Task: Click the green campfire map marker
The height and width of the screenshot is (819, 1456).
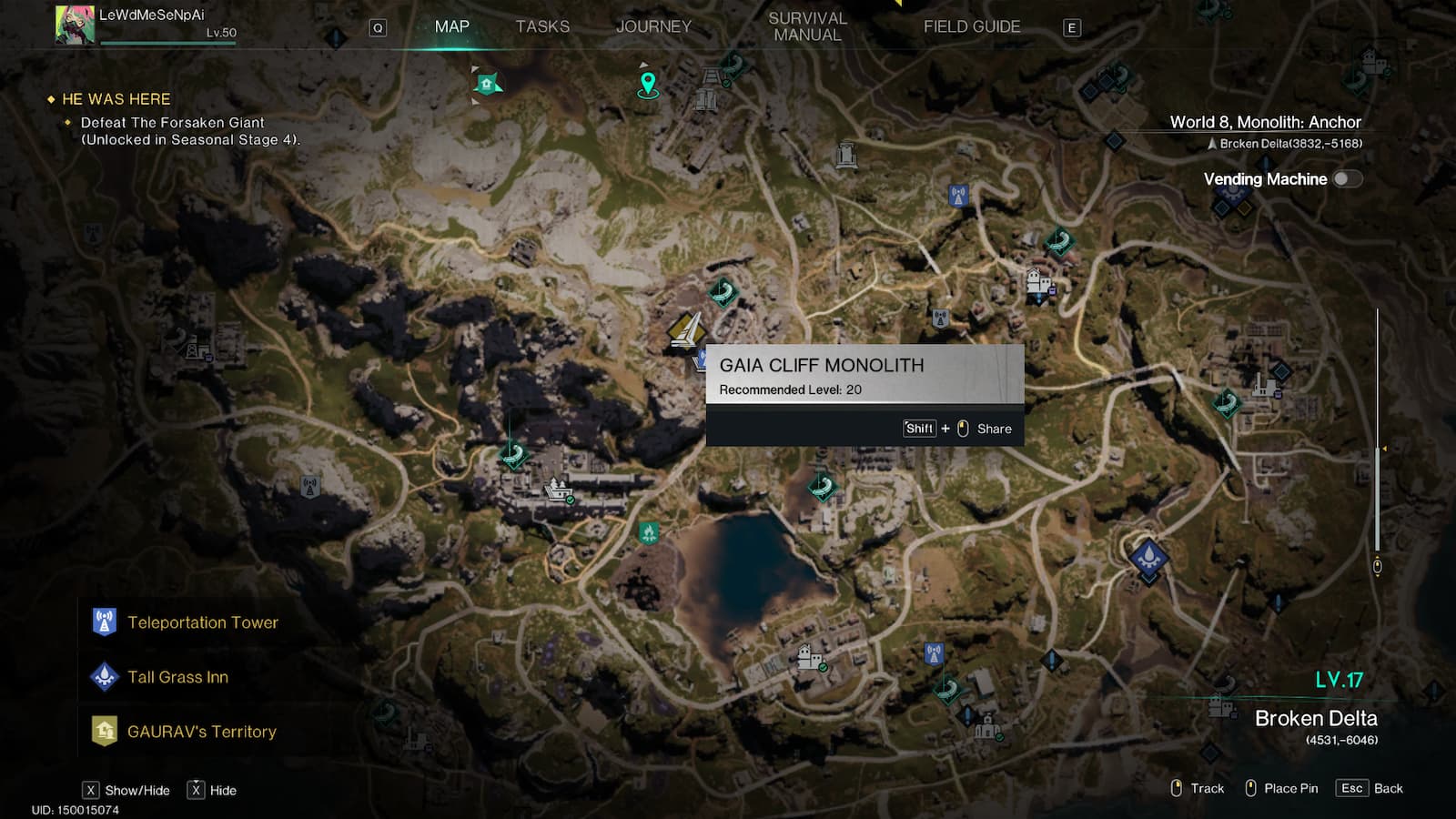Action: point(649,531)
